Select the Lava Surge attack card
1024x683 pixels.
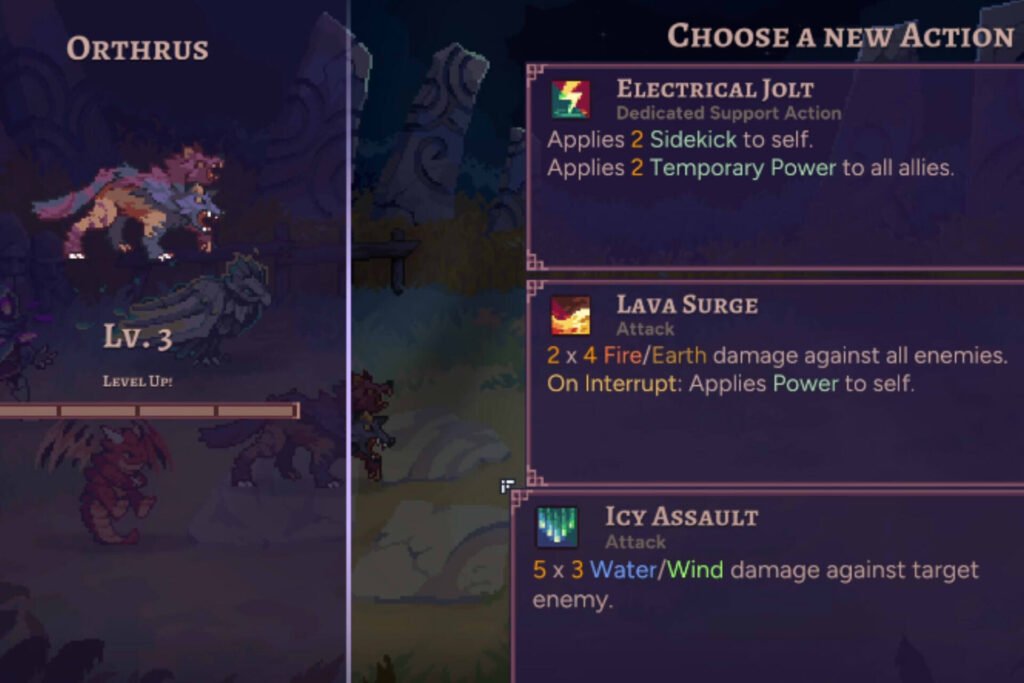point(775,380)
